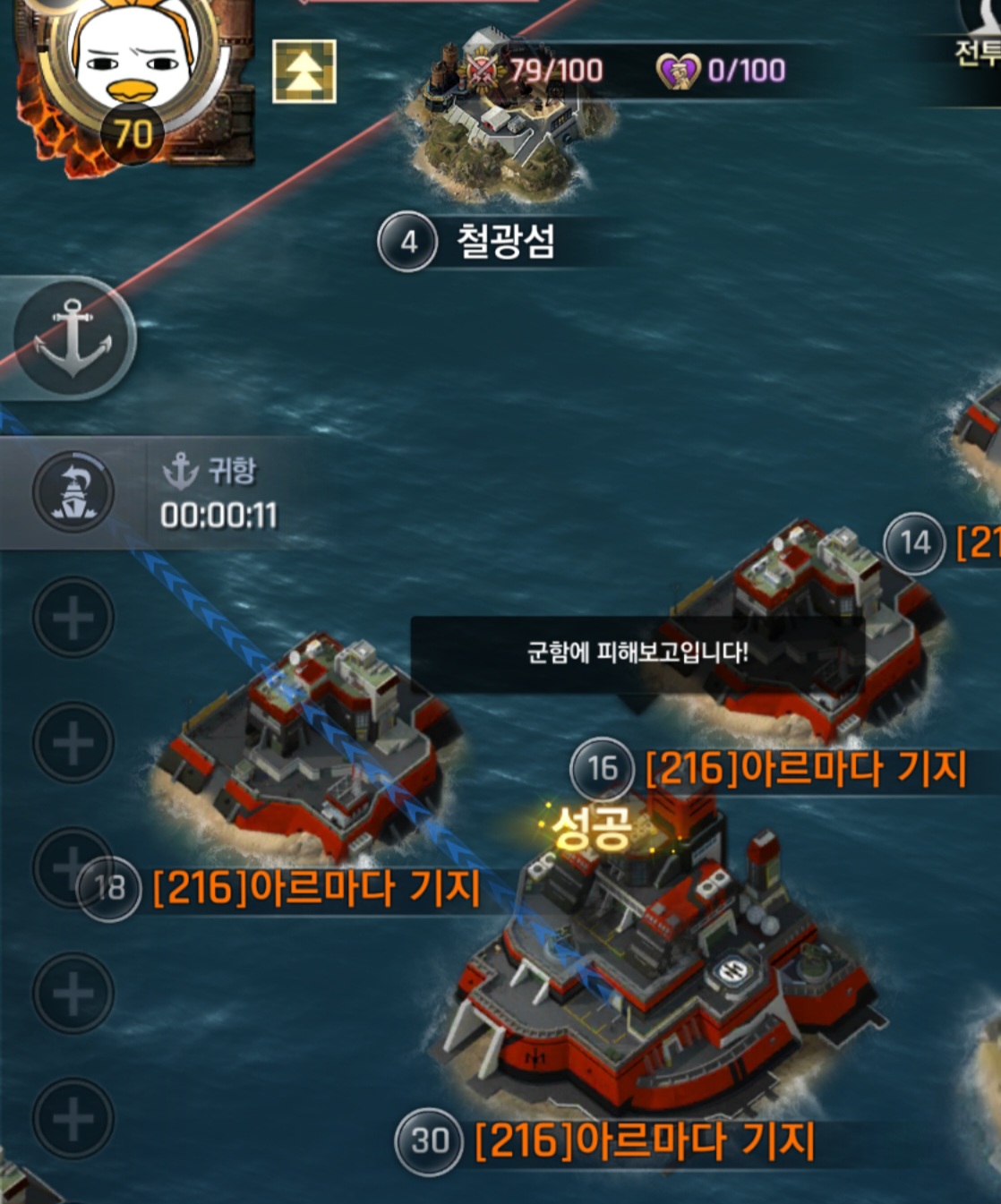The image size is (1001, 1204).
Task: Tap the level 14 base marker
Action: point(914,542)
